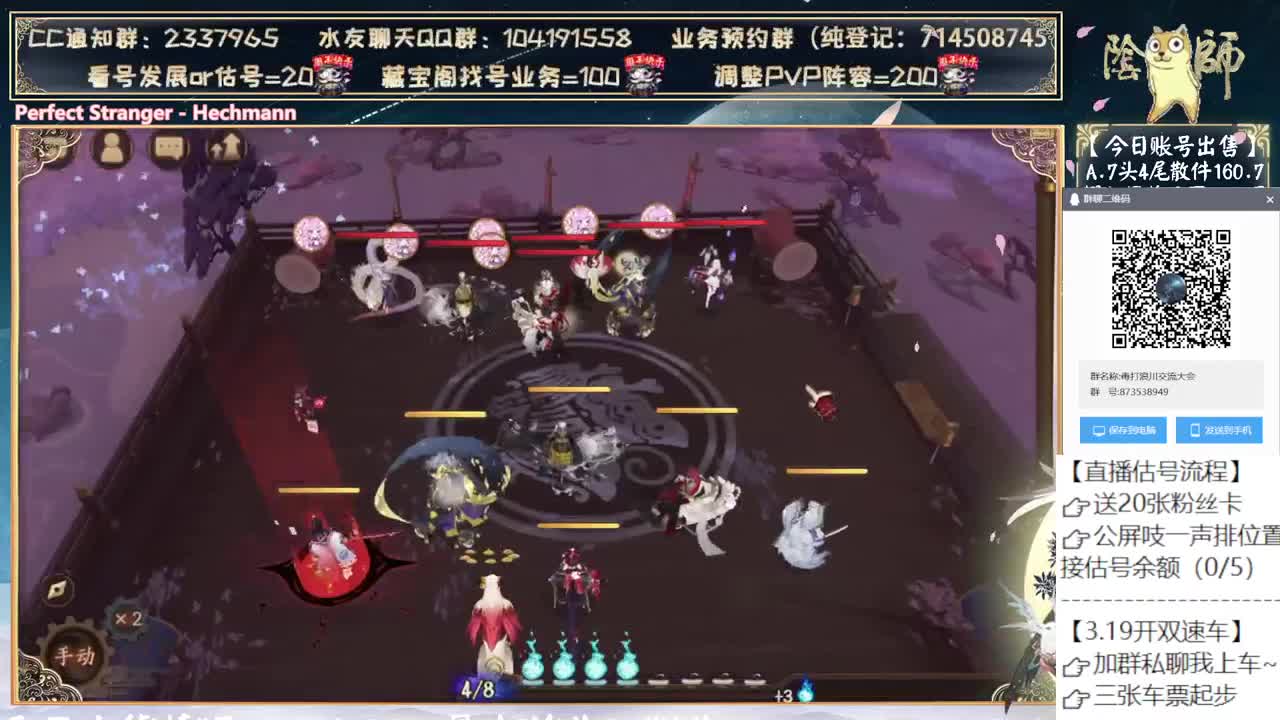The width and height of the screenshot is (1280, 720).
Task: Open the player profile icon in battle screen
Action: (x=113, y=147)
